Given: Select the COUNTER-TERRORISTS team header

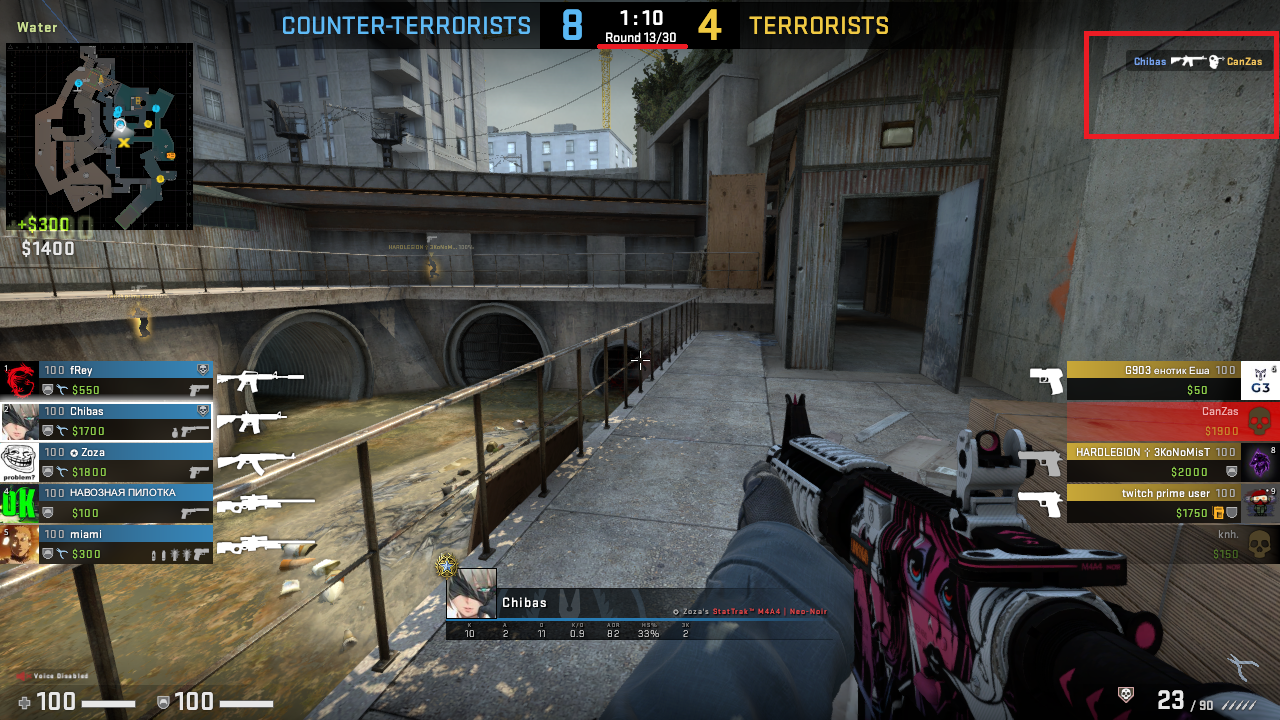Looking at the screenshot, I should (x=405, y=25).
